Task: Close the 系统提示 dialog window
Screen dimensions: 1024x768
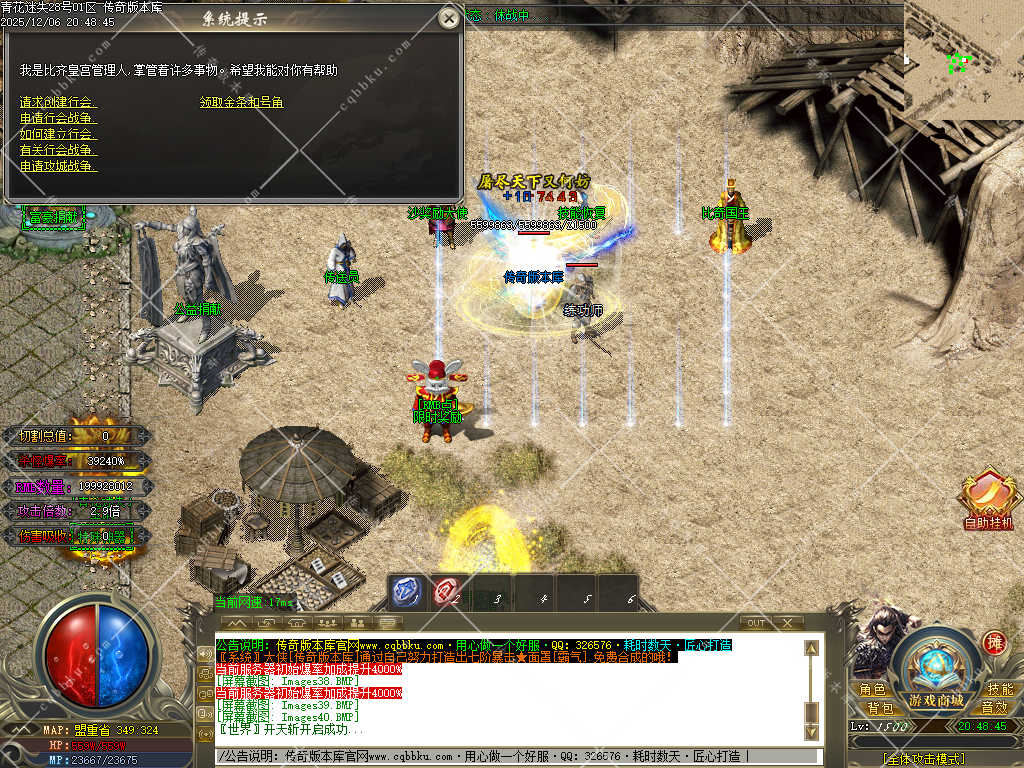Action: 449,18
